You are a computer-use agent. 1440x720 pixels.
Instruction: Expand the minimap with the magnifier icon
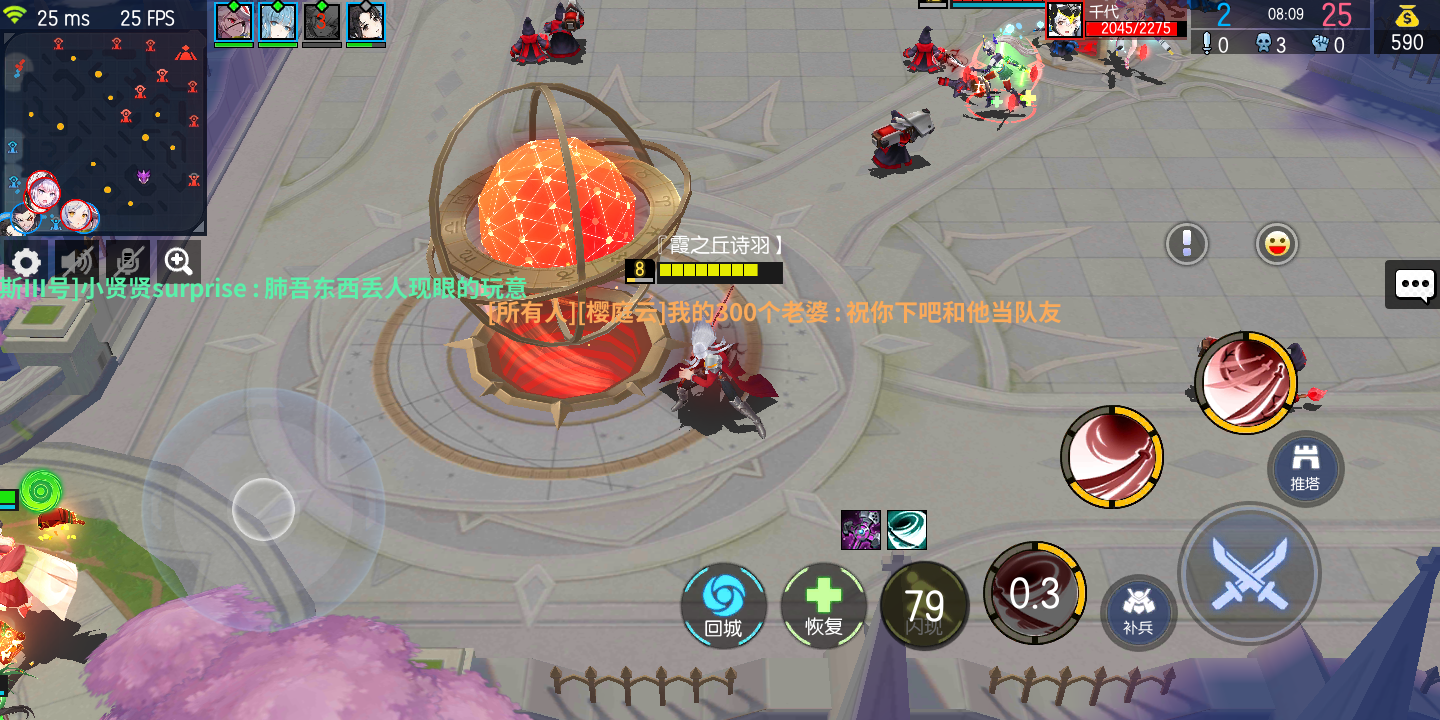tap(179, 261)
